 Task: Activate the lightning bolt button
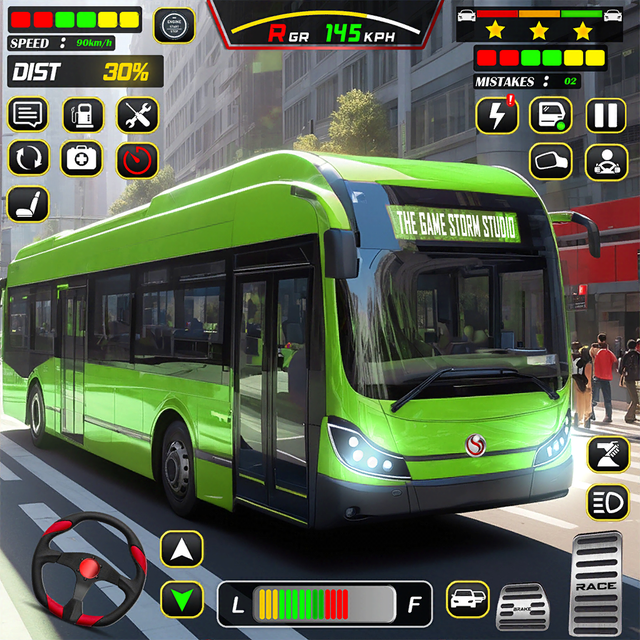[497, 114]
